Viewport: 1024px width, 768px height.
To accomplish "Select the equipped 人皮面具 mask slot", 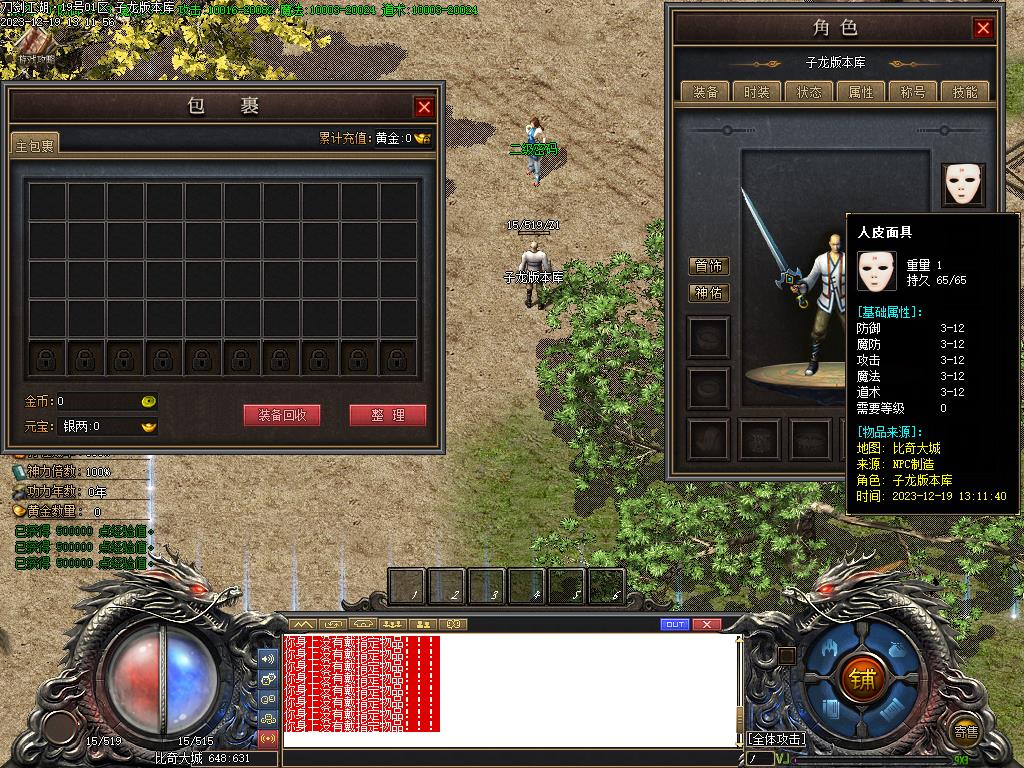I will click(x=963, y=185).
